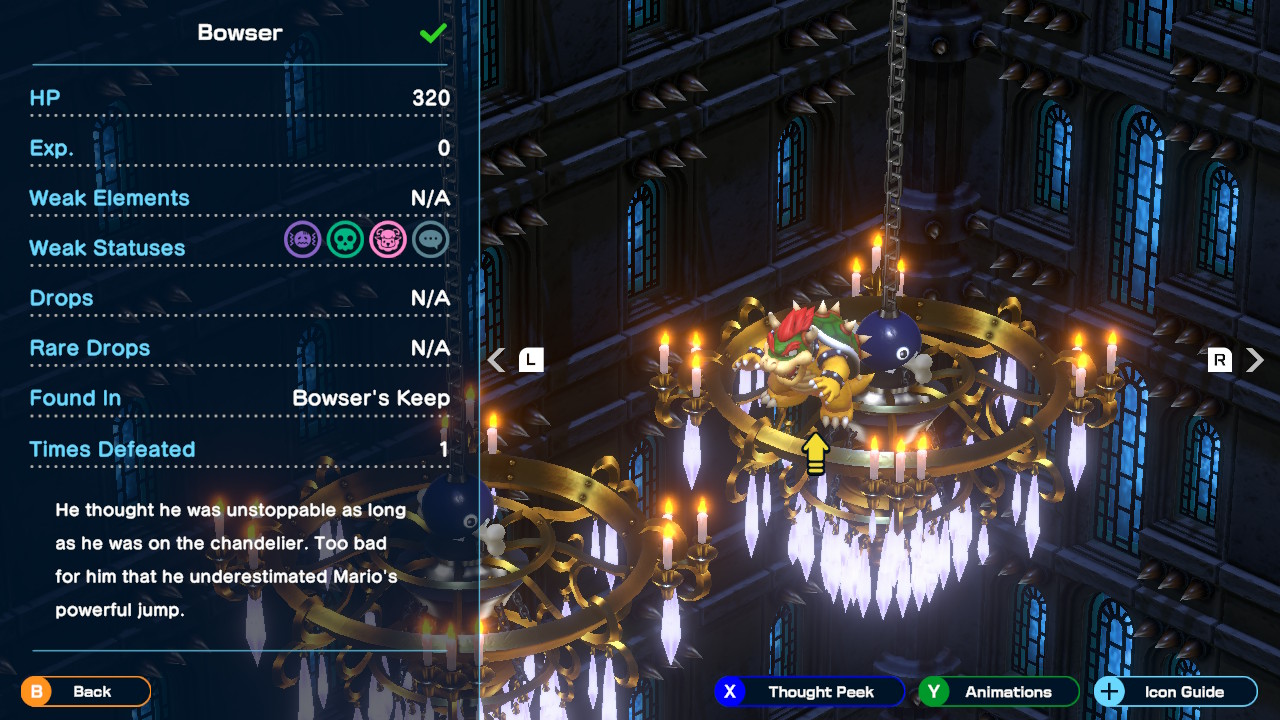Go back using the Back button
This screenshot has height=720, width=1280.
click(86, 691)
